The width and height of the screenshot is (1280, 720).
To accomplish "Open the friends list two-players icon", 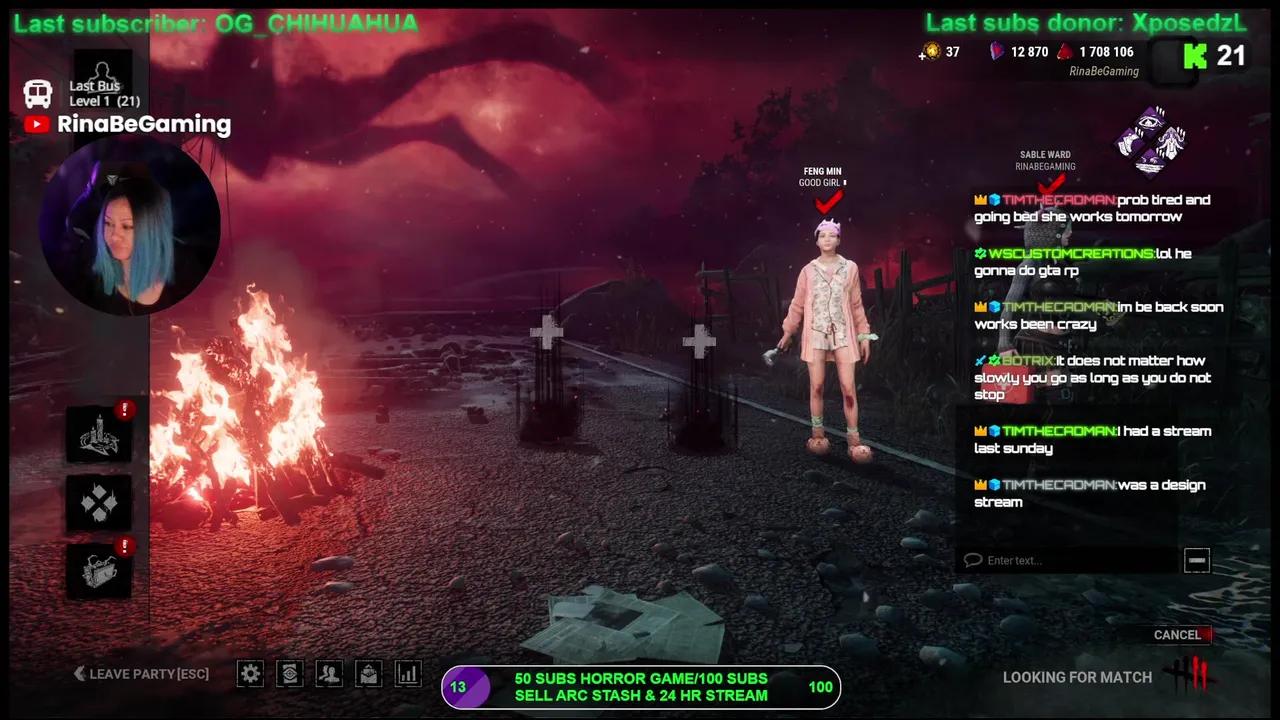I will 329,674.
